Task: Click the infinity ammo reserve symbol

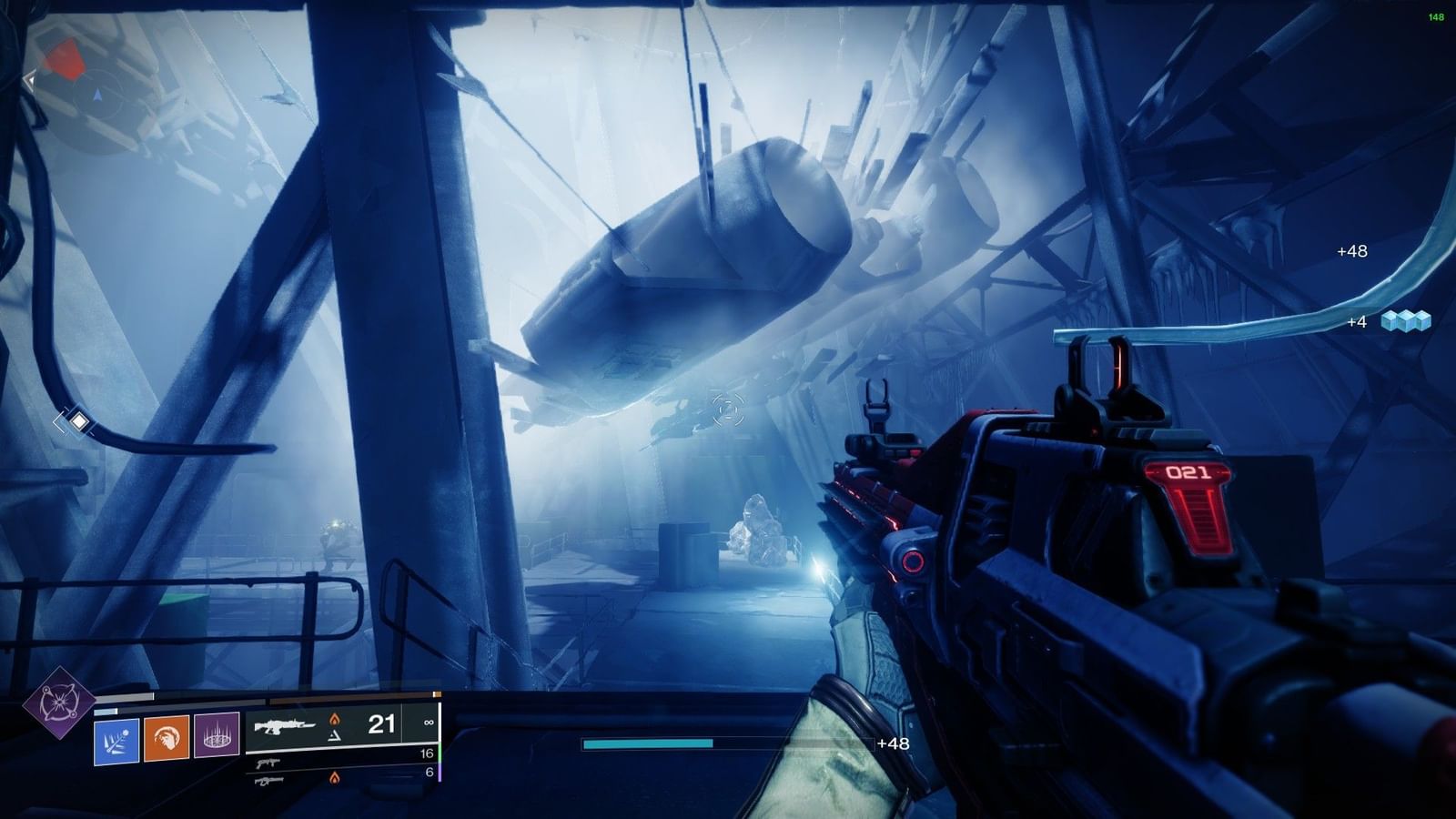Action: pos(429,723)
